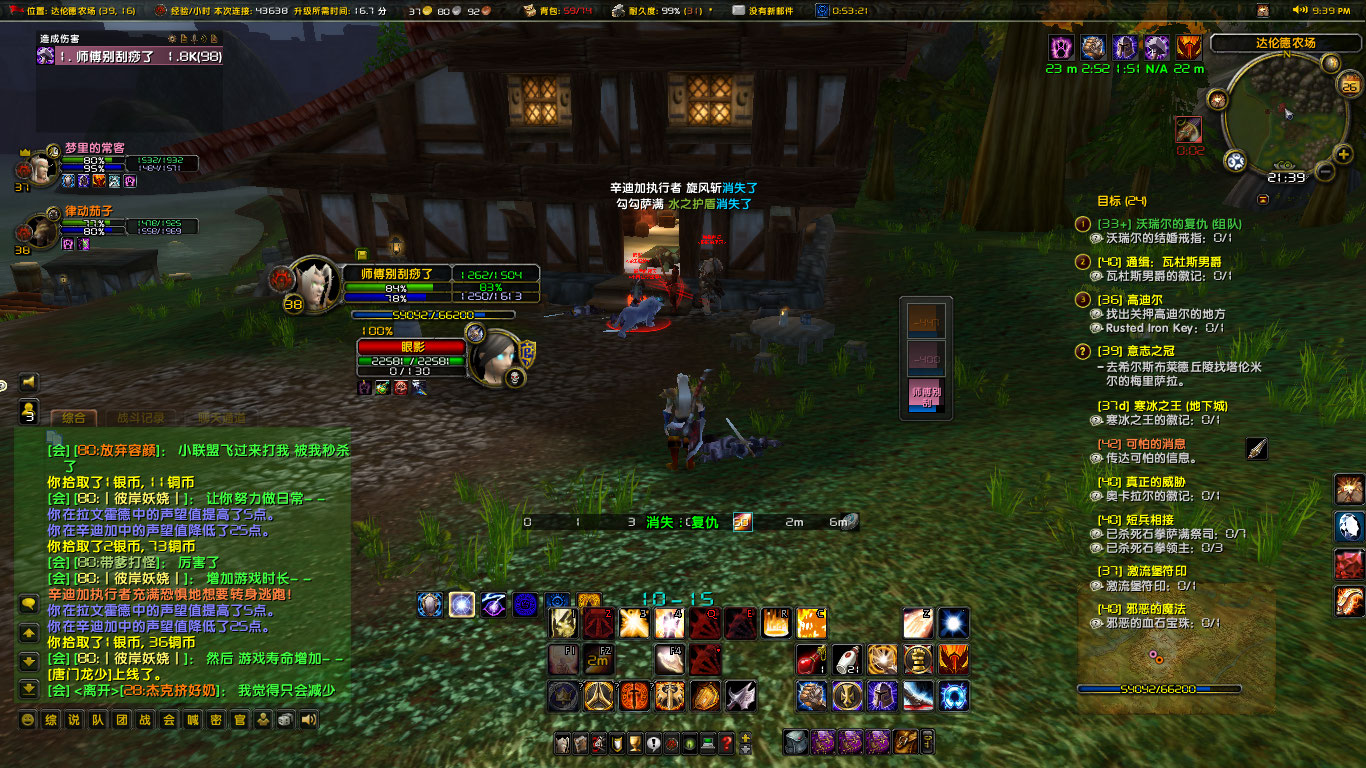Click the action bar page-up arrow
Viewport: 1366px width, 768px height.
click(746, 738)
